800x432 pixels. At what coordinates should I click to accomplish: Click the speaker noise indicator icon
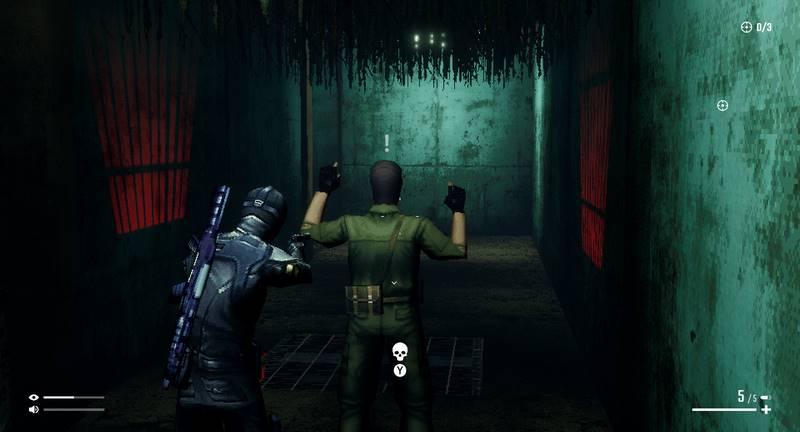tap(34, 409)
